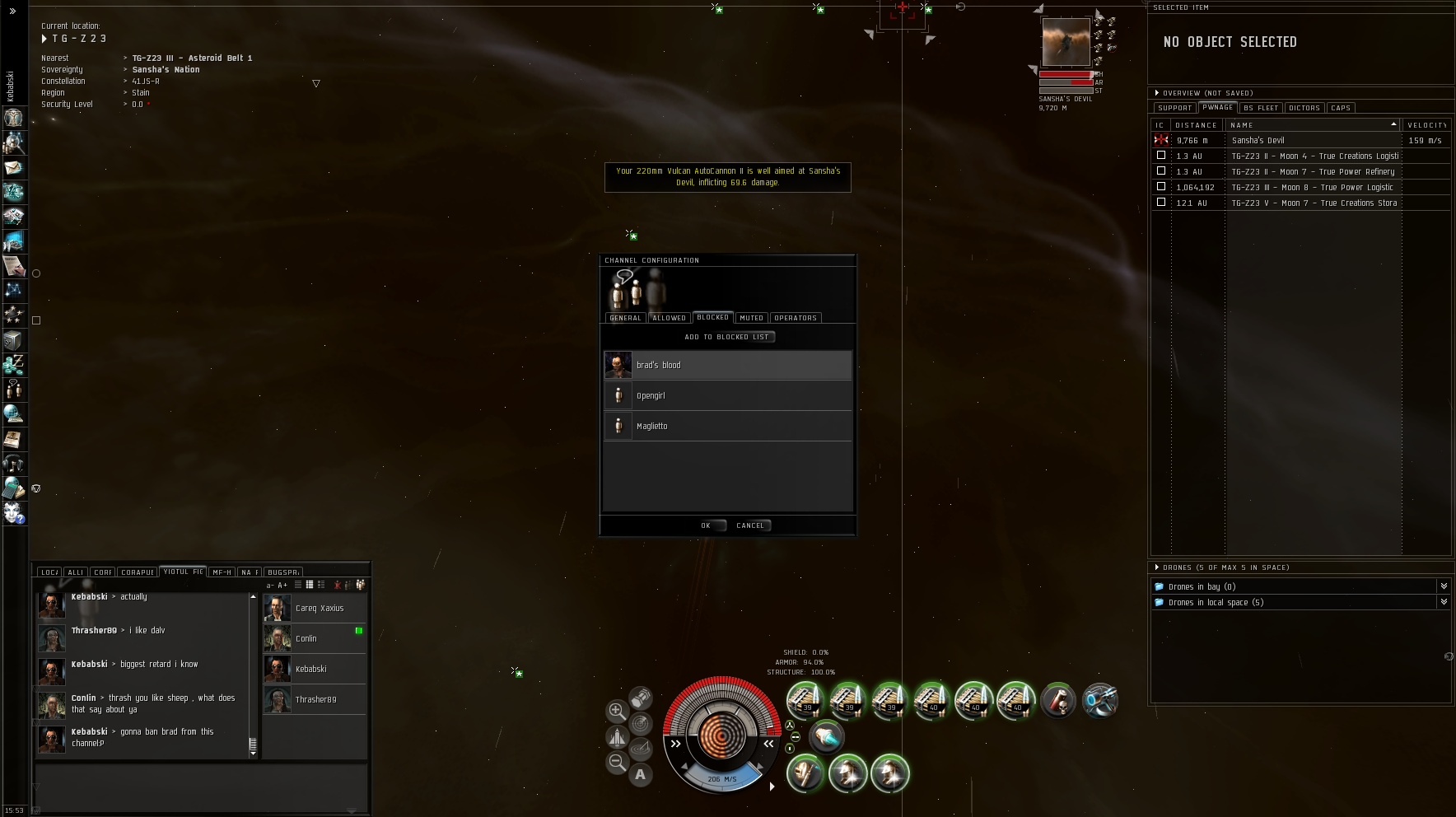Confirm channel configuration with OK
Screen dimensions: 1456x817
(706, 525)
